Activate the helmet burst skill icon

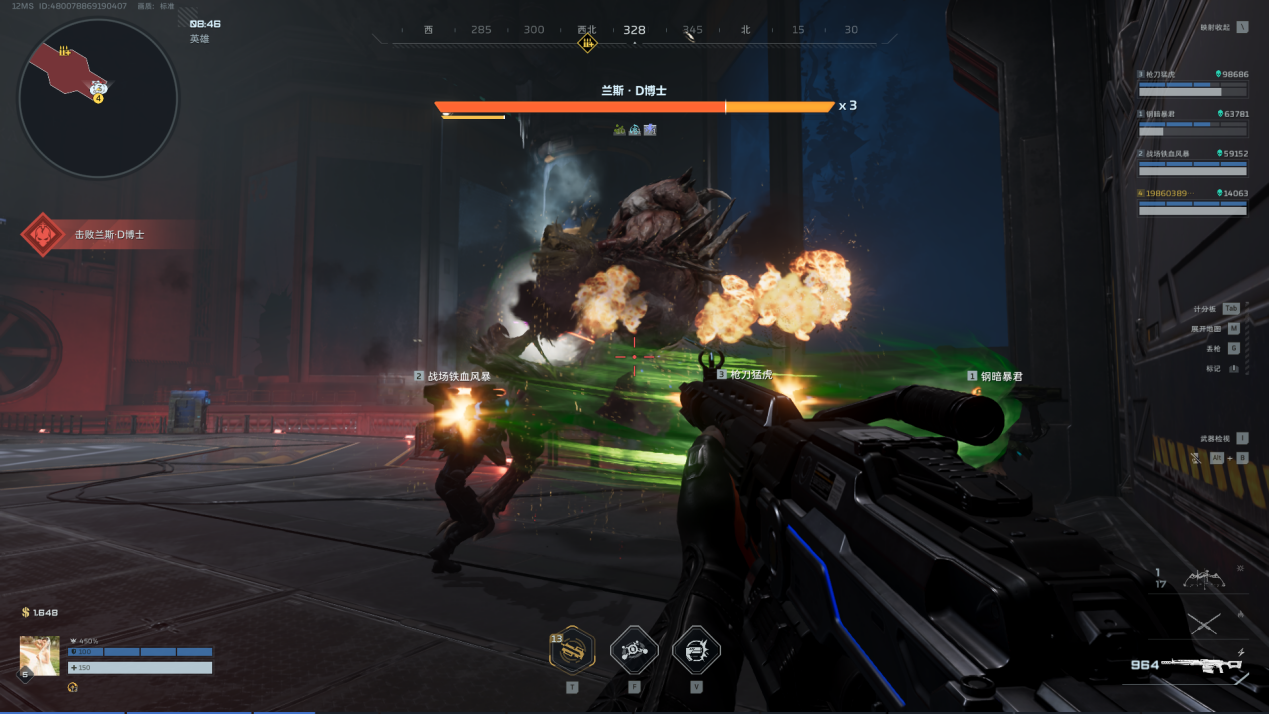(697, 651)
